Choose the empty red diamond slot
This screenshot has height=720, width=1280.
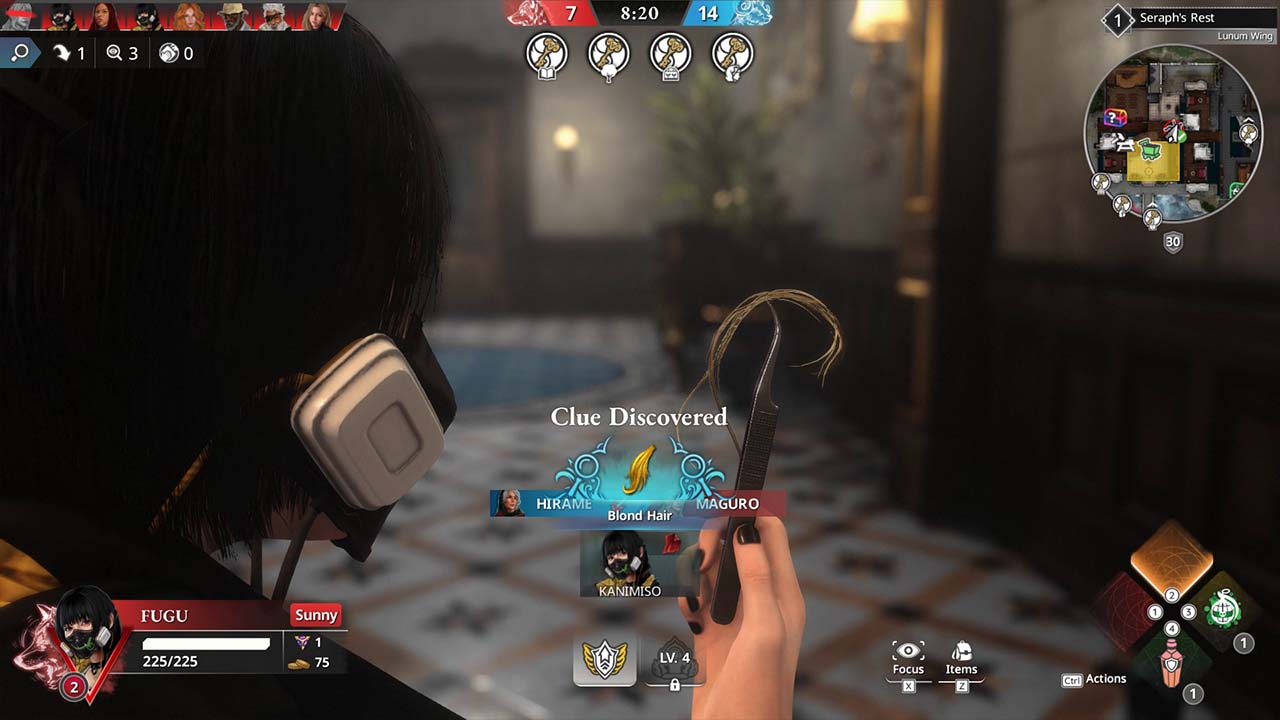click(x=1122, y=610)
